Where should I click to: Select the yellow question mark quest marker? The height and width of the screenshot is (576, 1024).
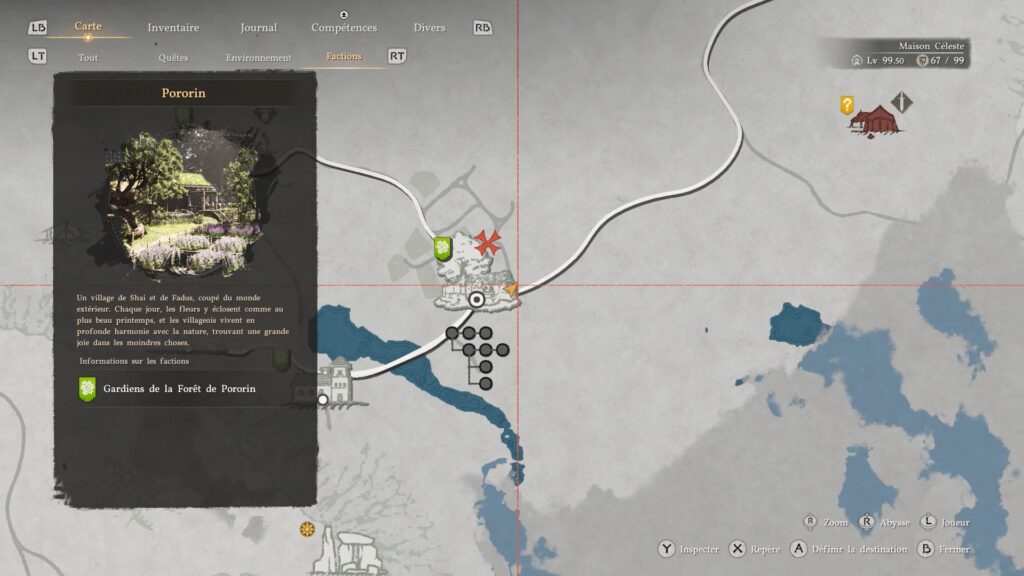pos(847,104)
